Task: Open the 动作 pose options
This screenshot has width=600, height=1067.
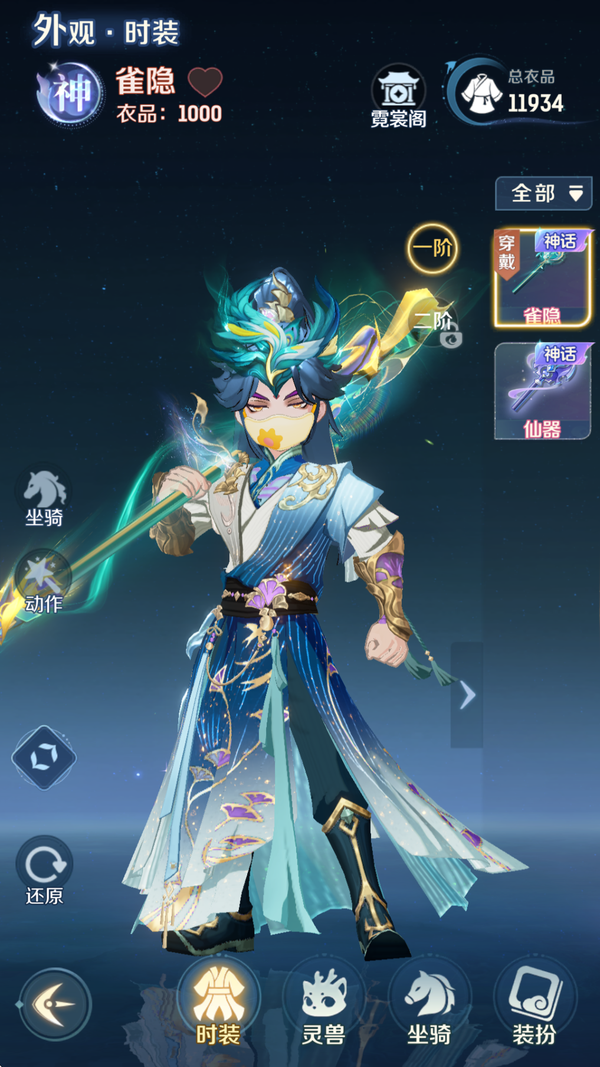Action: (x=44, y=582)
